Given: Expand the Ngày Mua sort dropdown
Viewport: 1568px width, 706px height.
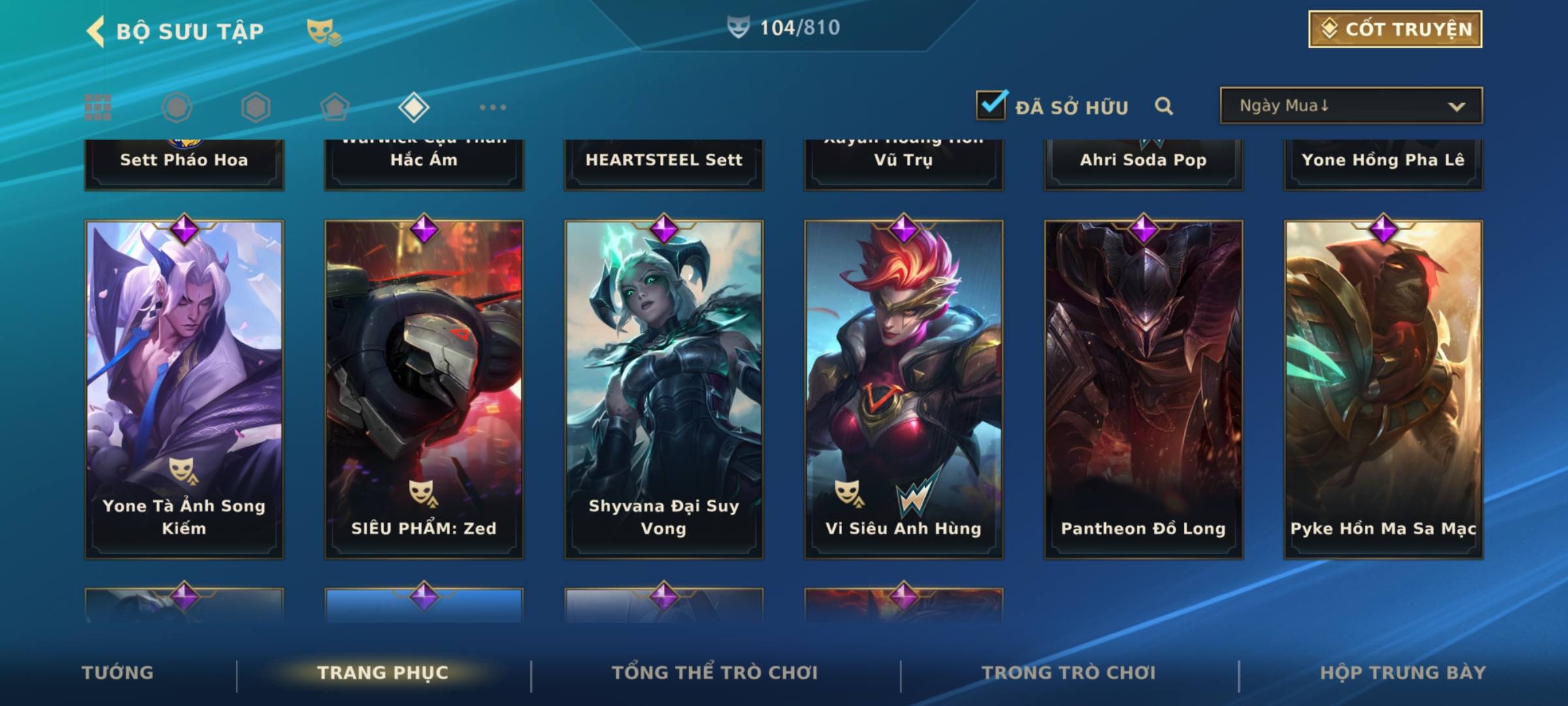Looking at the screenshot, I should [x=1350, y=106].
